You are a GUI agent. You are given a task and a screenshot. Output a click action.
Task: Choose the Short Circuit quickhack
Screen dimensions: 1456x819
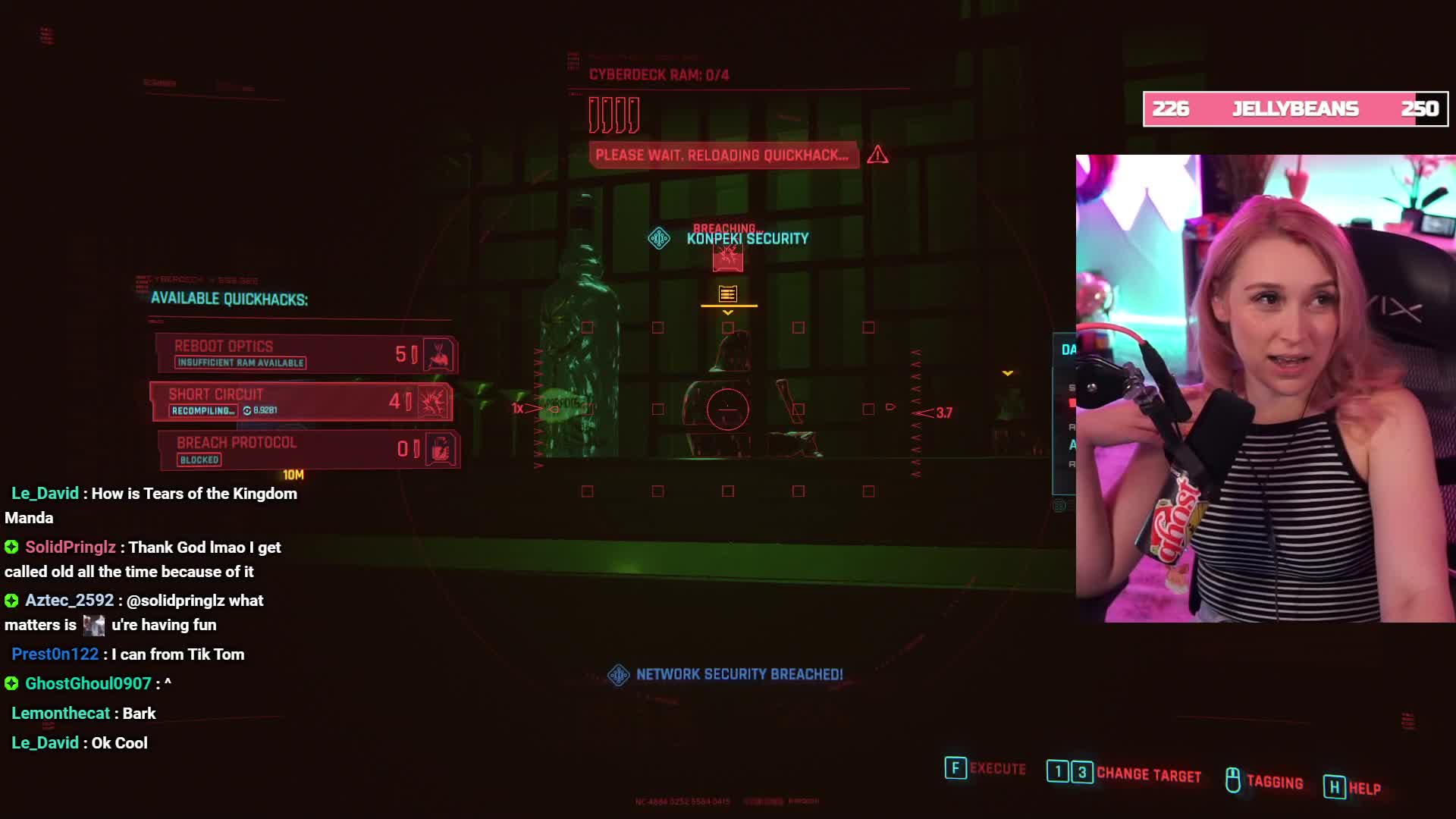tap(301, 401)
